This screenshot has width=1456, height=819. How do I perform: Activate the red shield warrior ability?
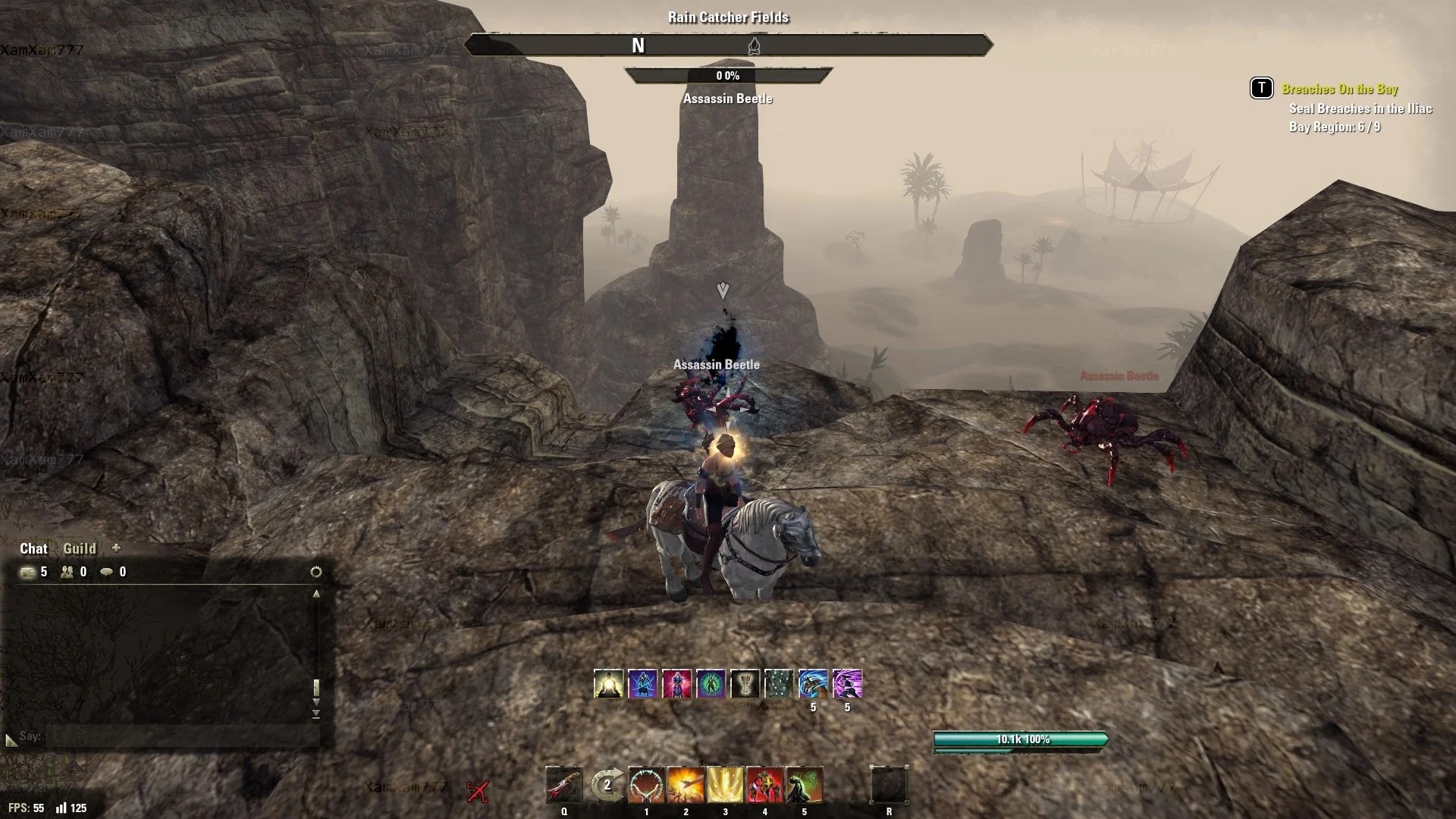(764, 785)
